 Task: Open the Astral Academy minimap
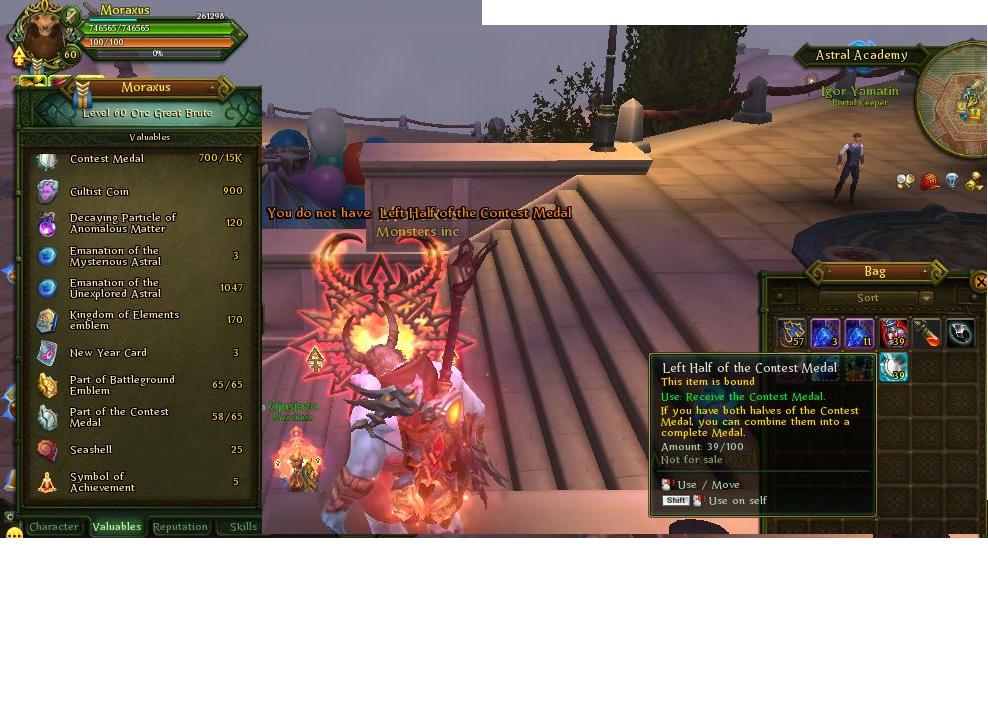coord(955,100)
